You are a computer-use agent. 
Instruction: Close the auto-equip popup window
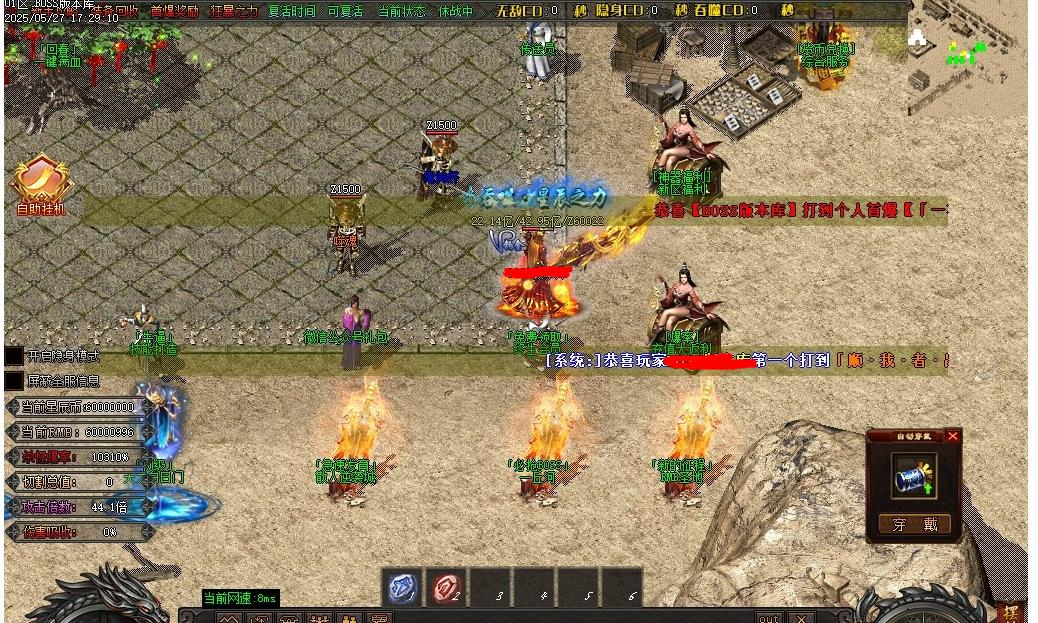point(953,436)
